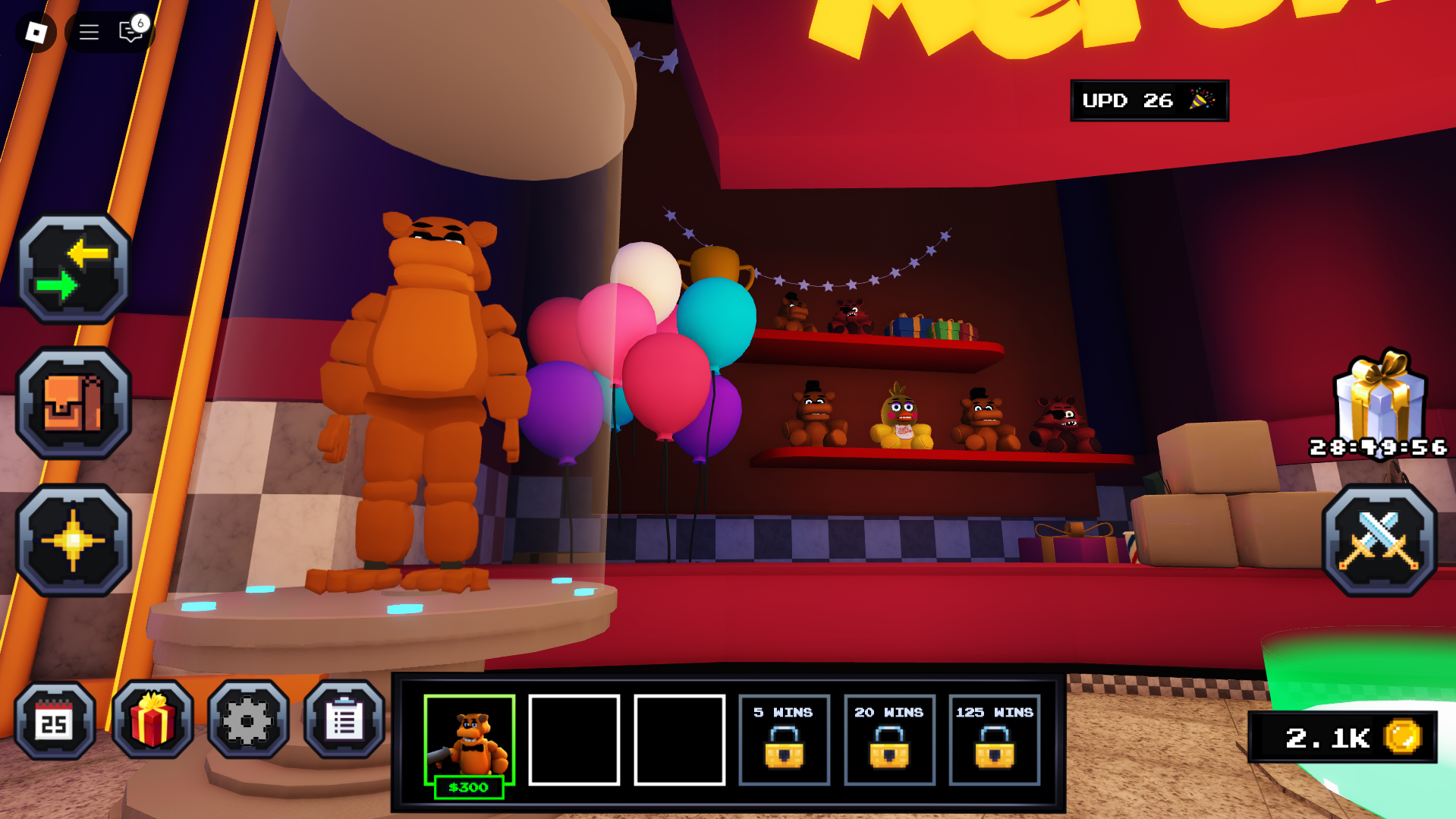Open the clipboard quests list
The image size is (1456, 819).
pyautogui.click(x=344, y=720)
